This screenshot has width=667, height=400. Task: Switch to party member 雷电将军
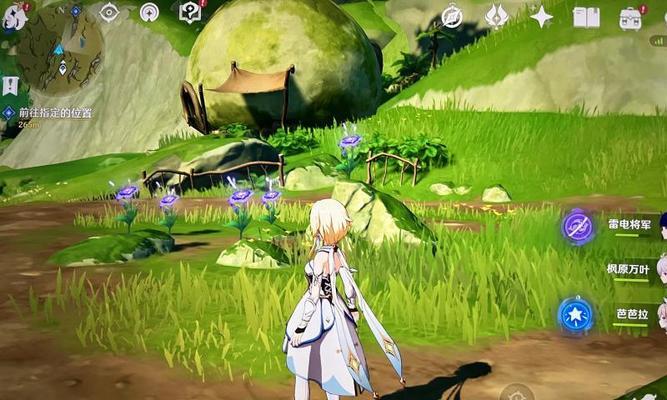tap(628, 225)
